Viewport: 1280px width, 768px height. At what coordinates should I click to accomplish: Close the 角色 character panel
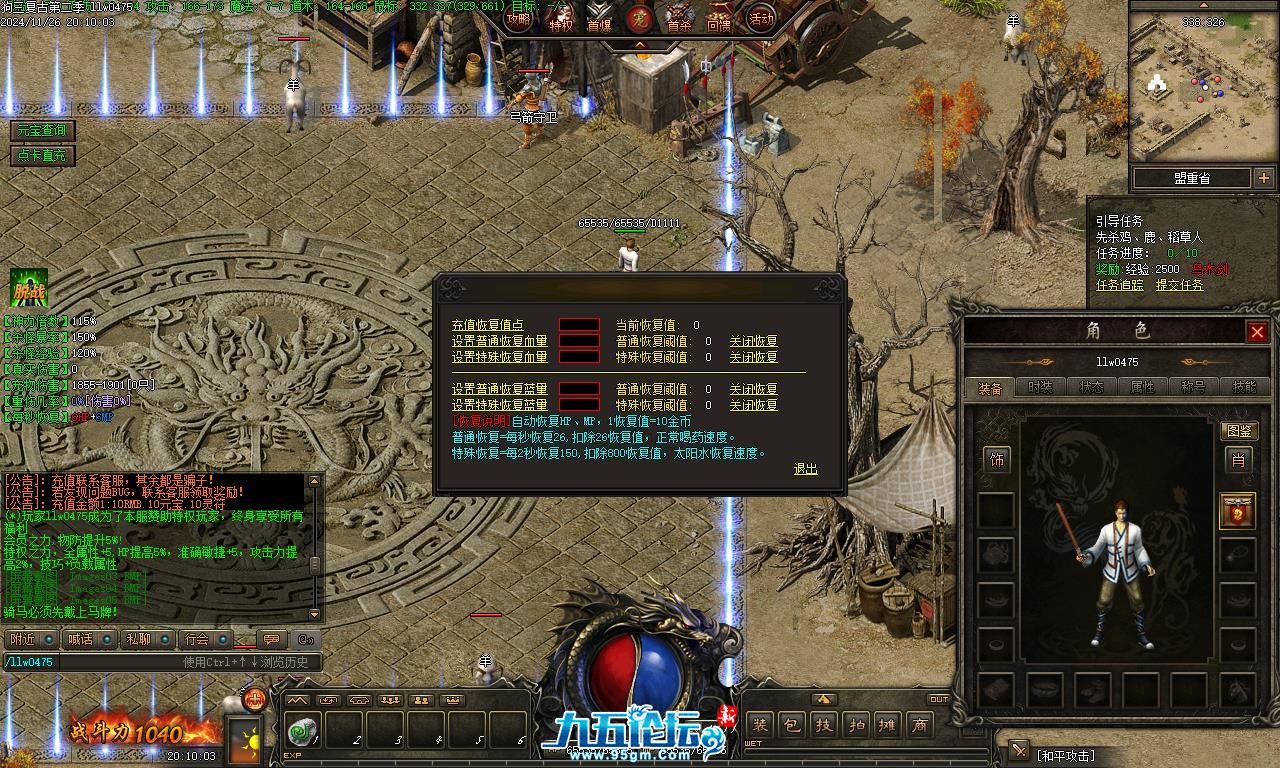[x=1257, y=332]
